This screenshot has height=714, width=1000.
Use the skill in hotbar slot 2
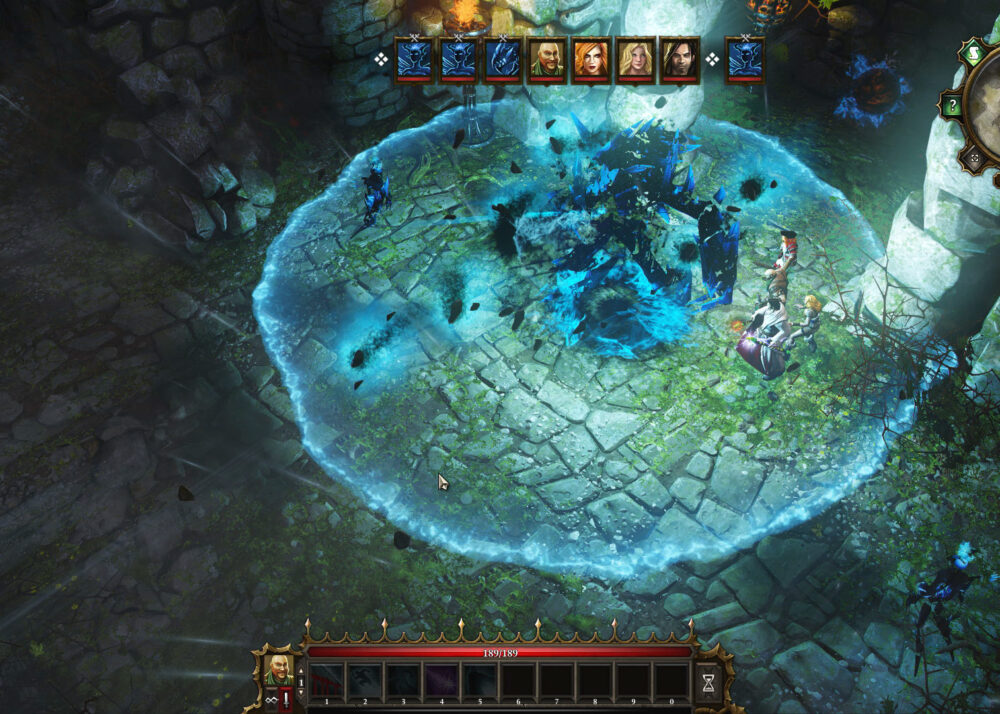click(364, 681)
